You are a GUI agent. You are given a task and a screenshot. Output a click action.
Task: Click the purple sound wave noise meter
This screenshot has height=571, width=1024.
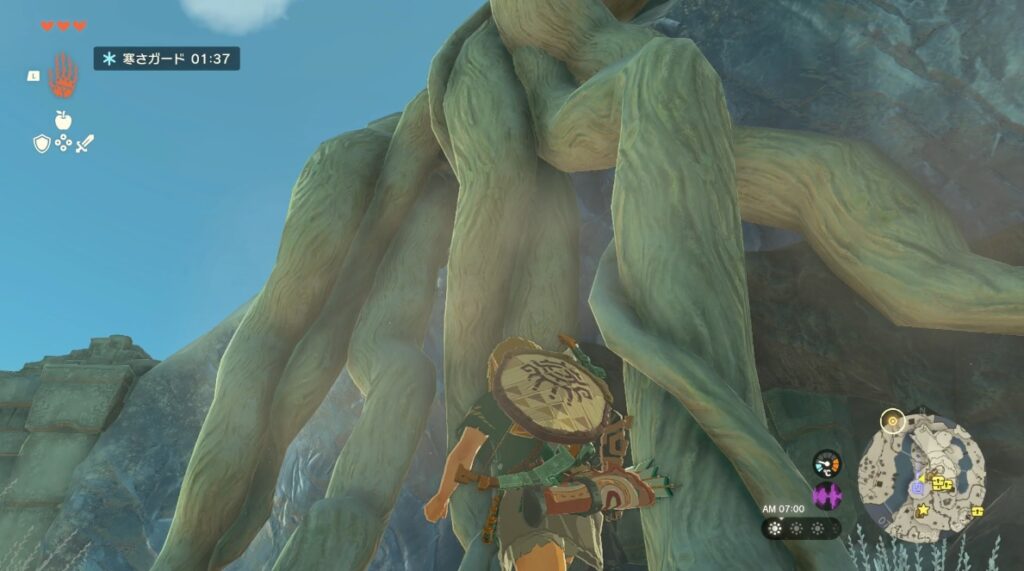pos(827,495)
